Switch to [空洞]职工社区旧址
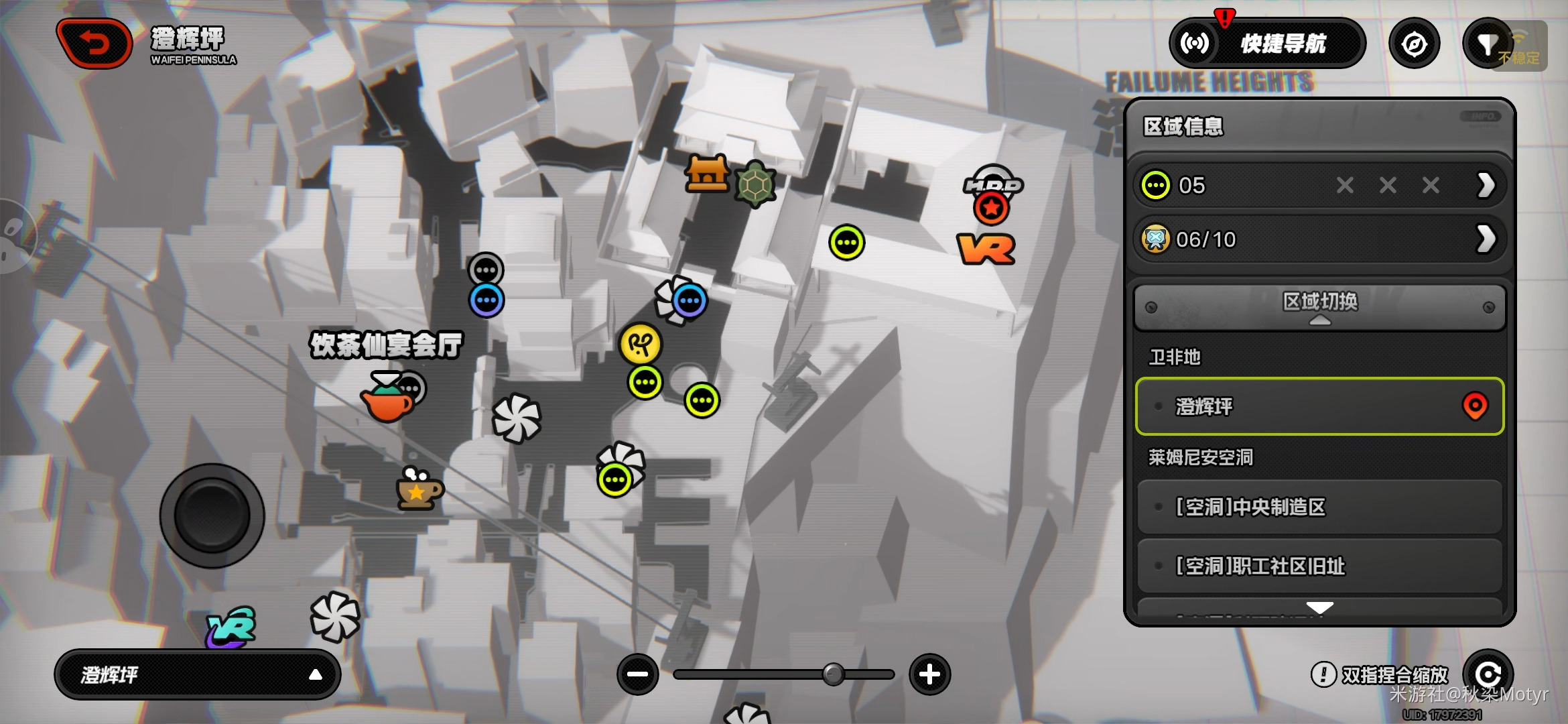The width and height of the screenshot is (1568, 724). pos(1319,566)
